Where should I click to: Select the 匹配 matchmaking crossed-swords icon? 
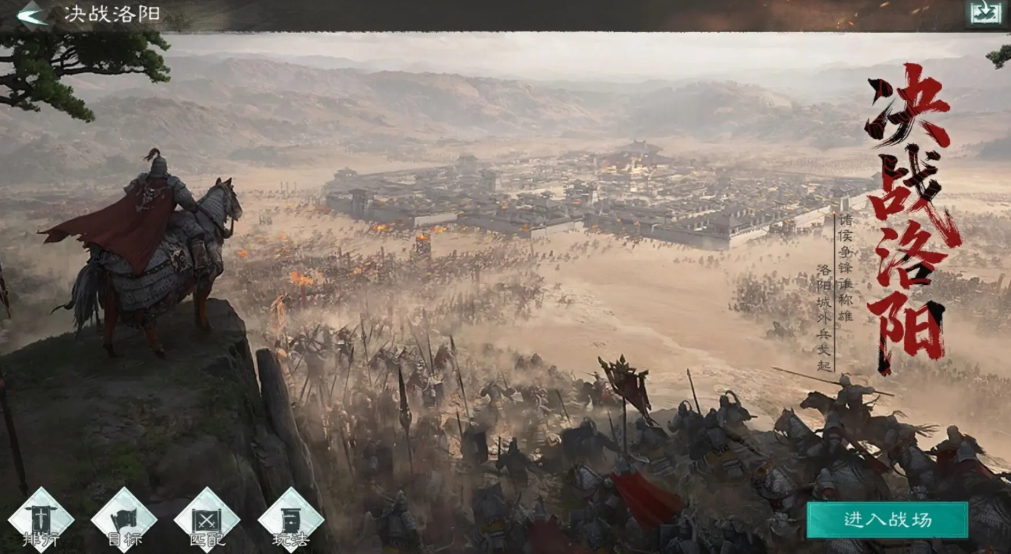click(x=207, y=519)
